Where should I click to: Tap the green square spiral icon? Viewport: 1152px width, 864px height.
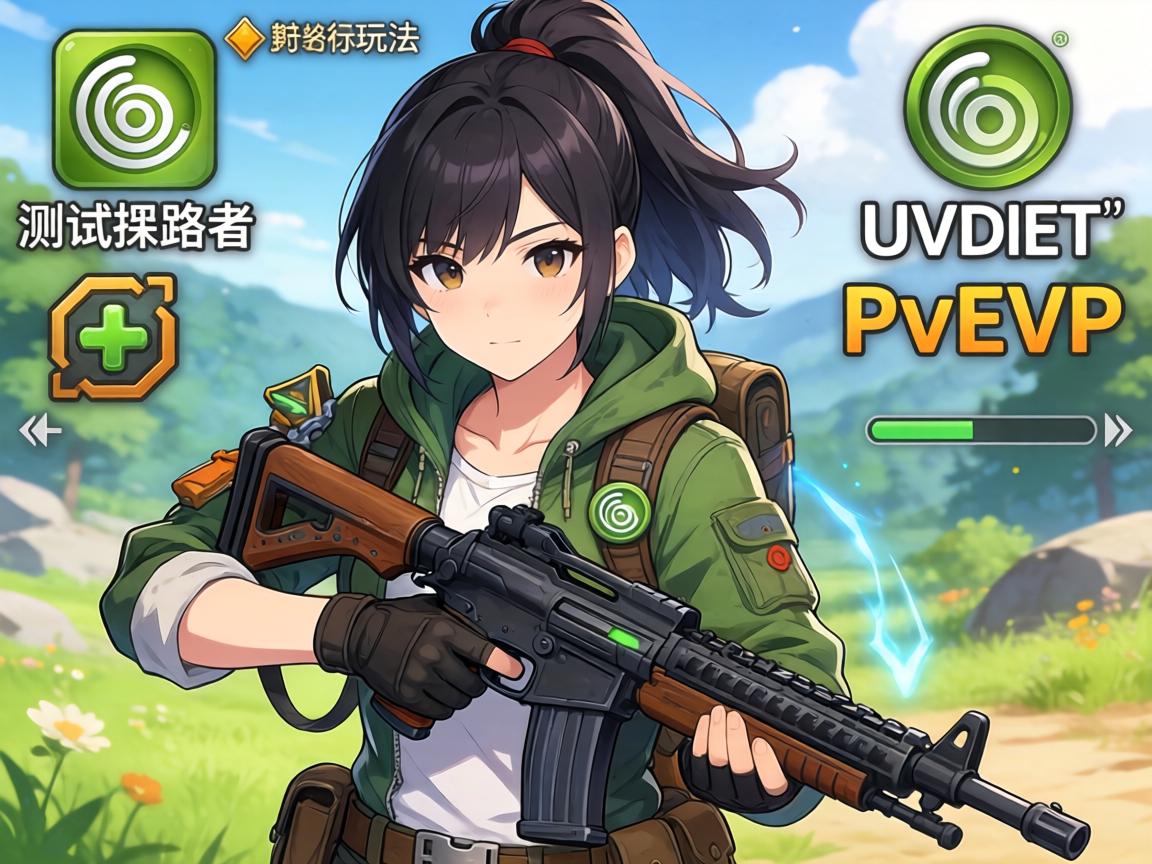[x=134, y=108]
